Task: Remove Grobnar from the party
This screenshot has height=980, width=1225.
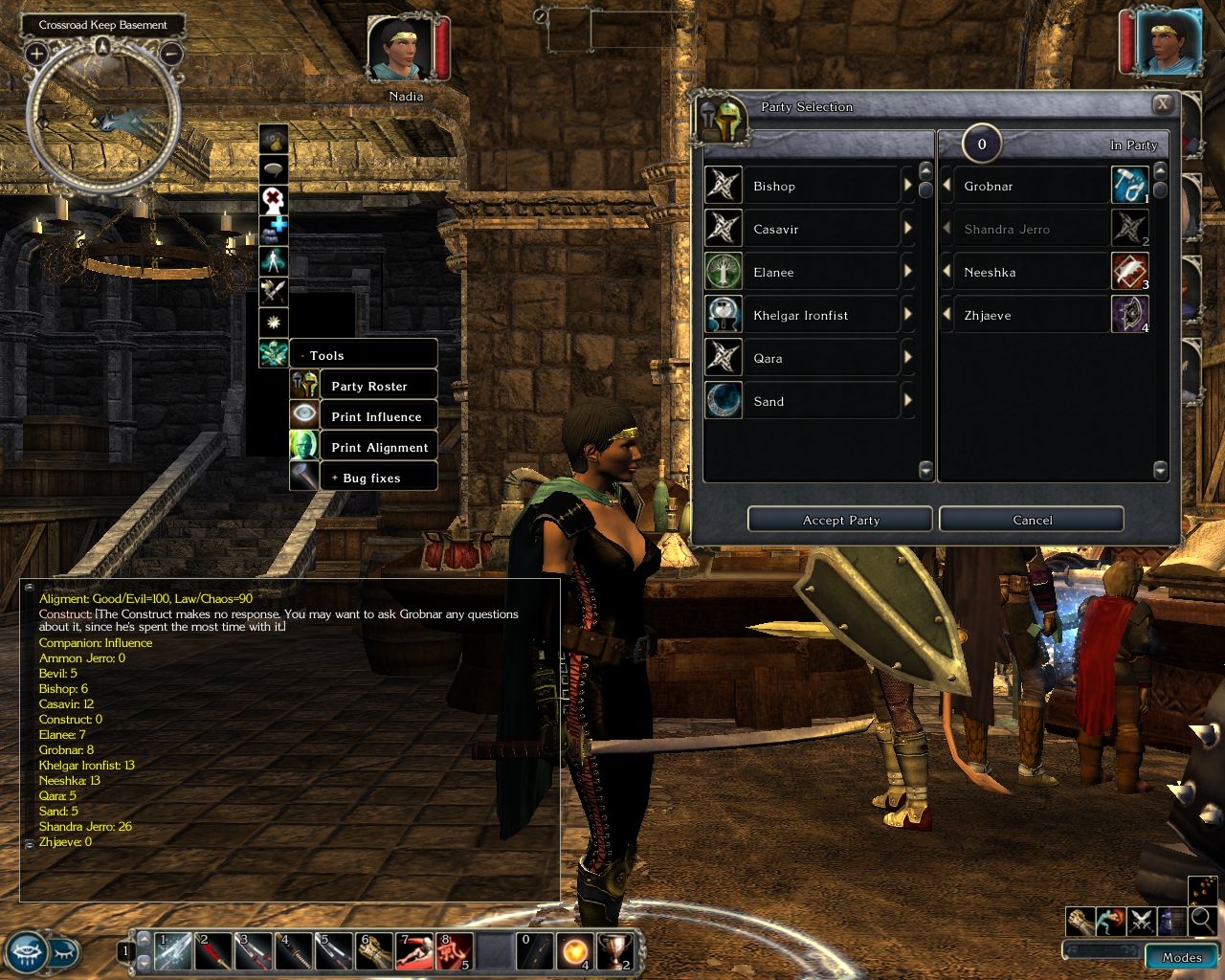Action: [x=947, y=186]
